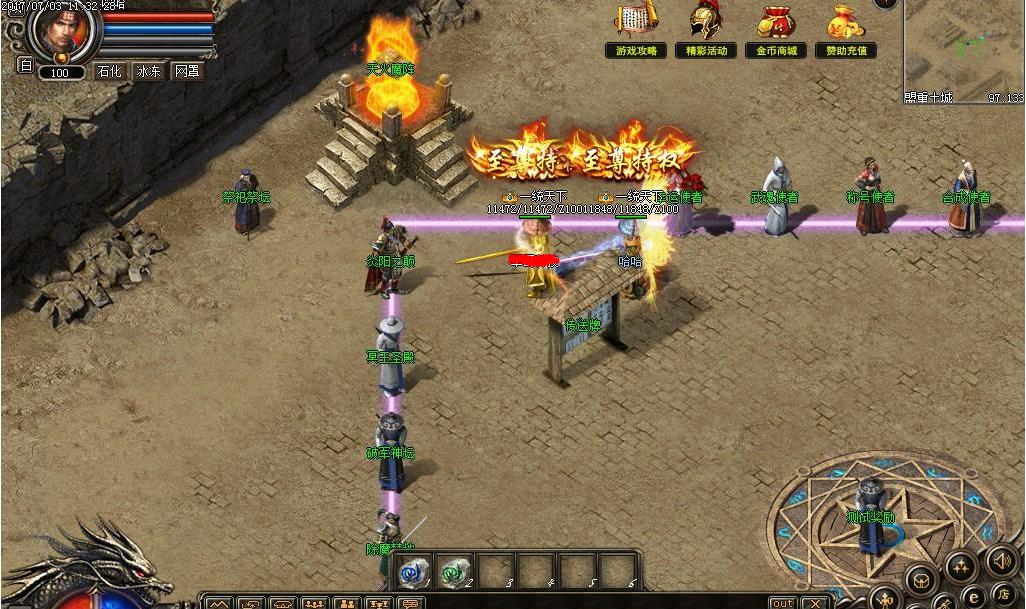
Task: Toggle the 冰冻 freeze button
Action: (148, 71)
